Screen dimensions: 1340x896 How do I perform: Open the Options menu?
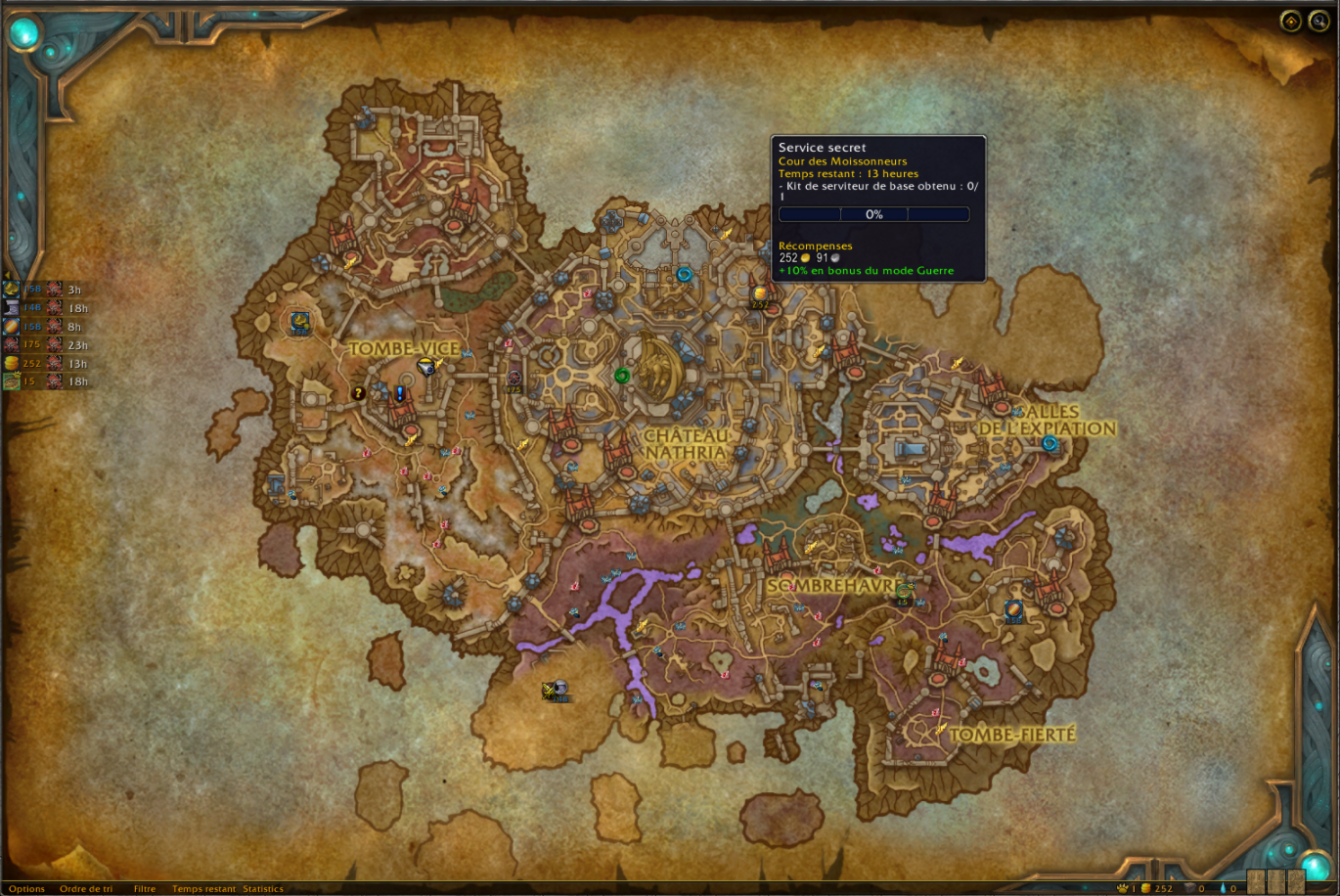[x=27, y=888]
